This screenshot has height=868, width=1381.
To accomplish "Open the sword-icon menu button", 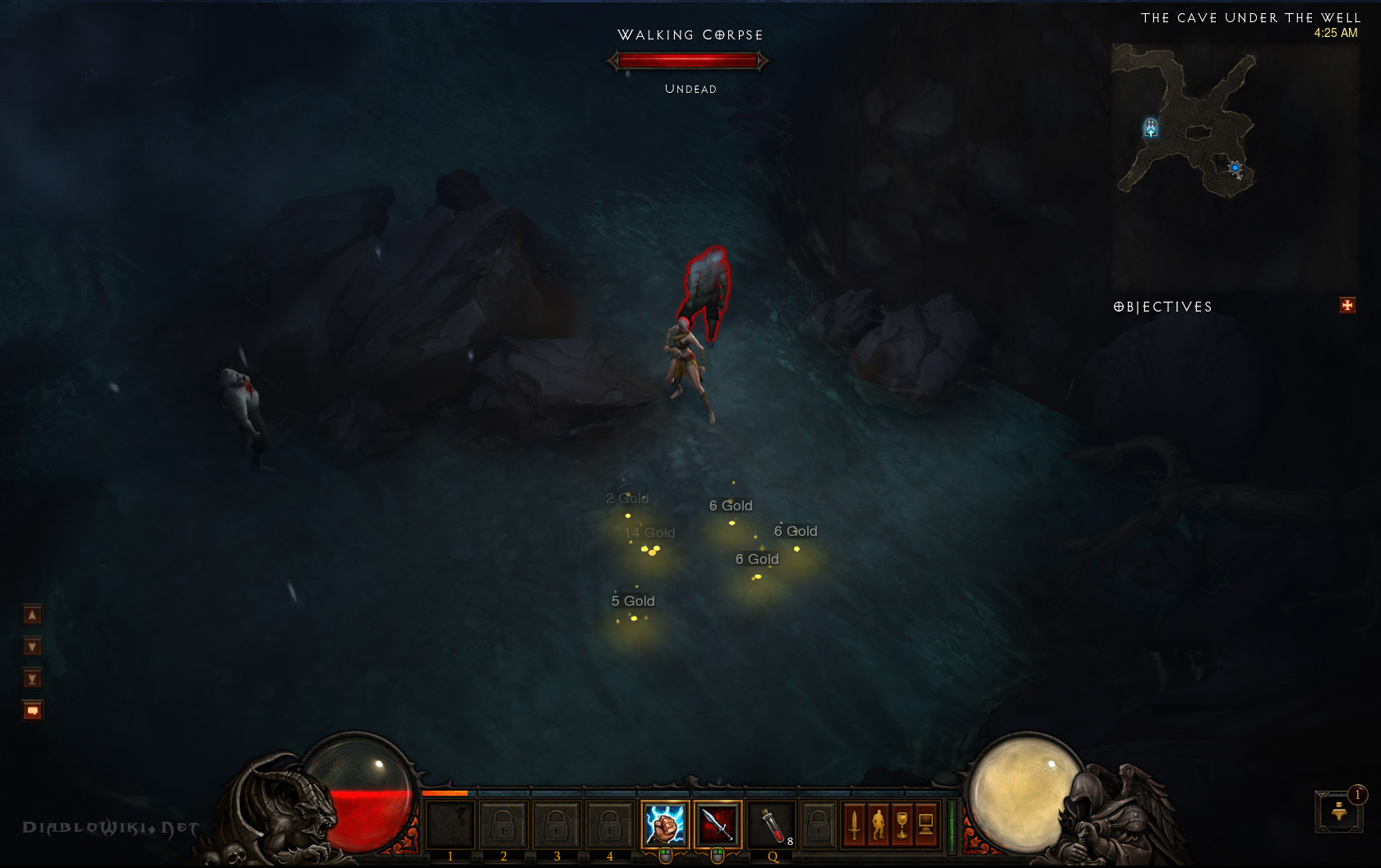I will pyautogui.click(x=855, y=824).
